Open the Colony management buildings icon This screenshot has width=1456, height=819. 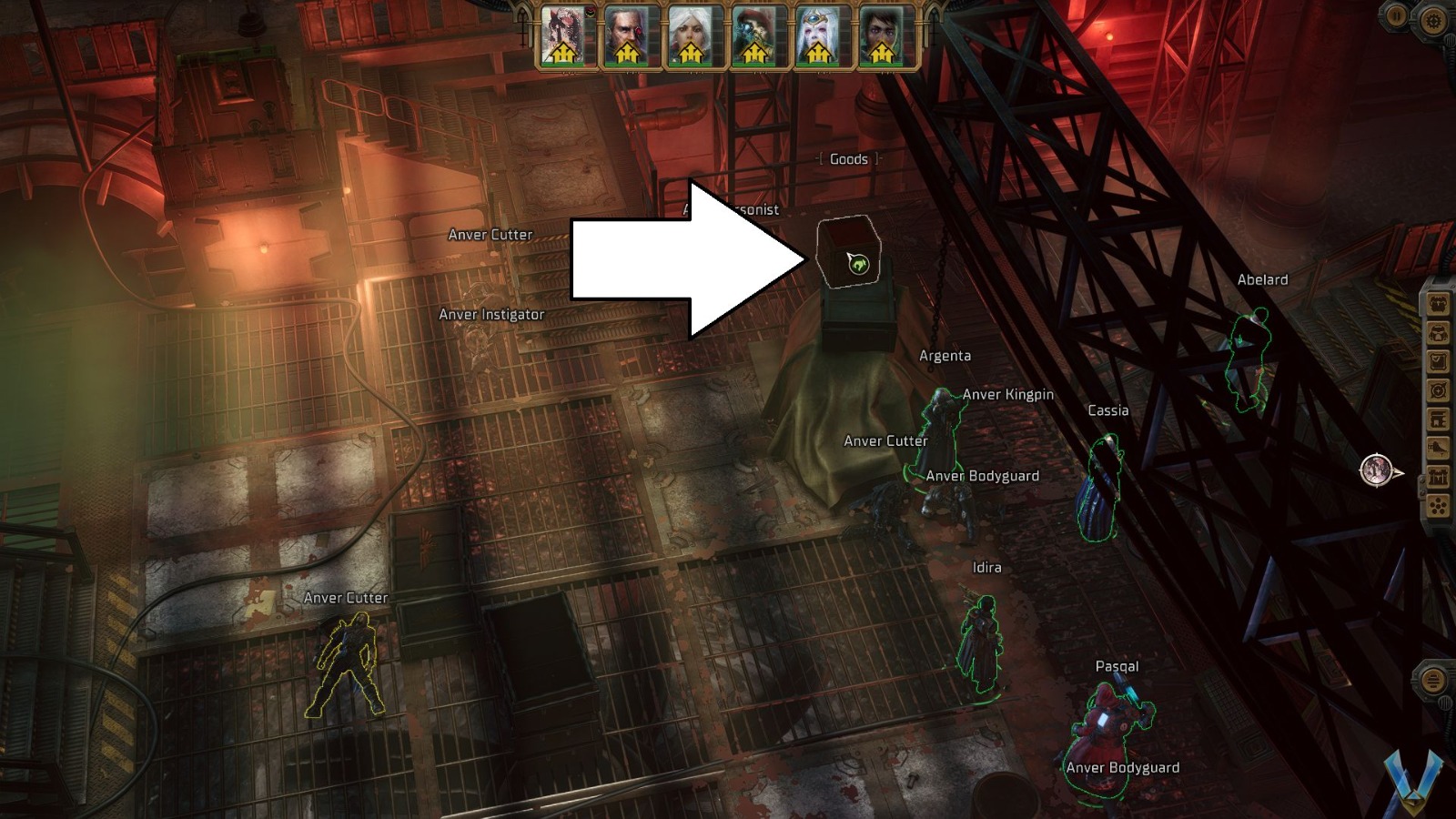pyautogui.click(x=1436, y=476)
